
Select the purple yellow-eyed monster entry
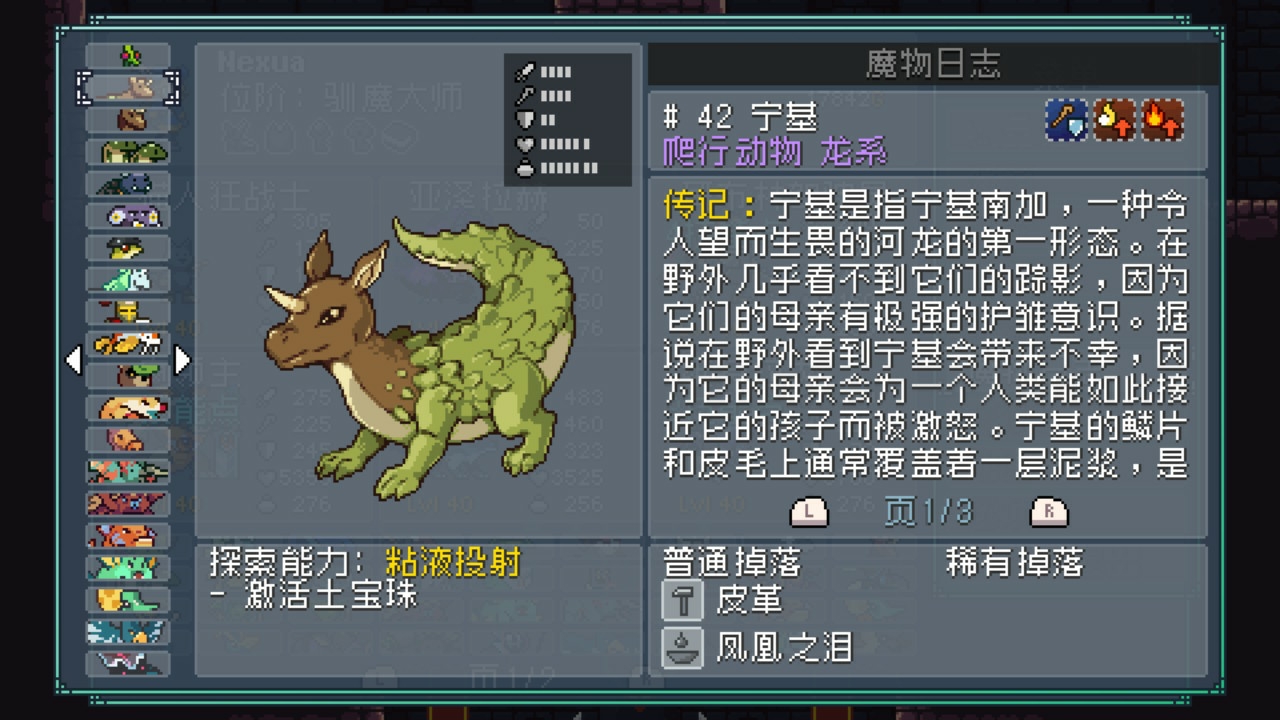[x=128, y=216]
